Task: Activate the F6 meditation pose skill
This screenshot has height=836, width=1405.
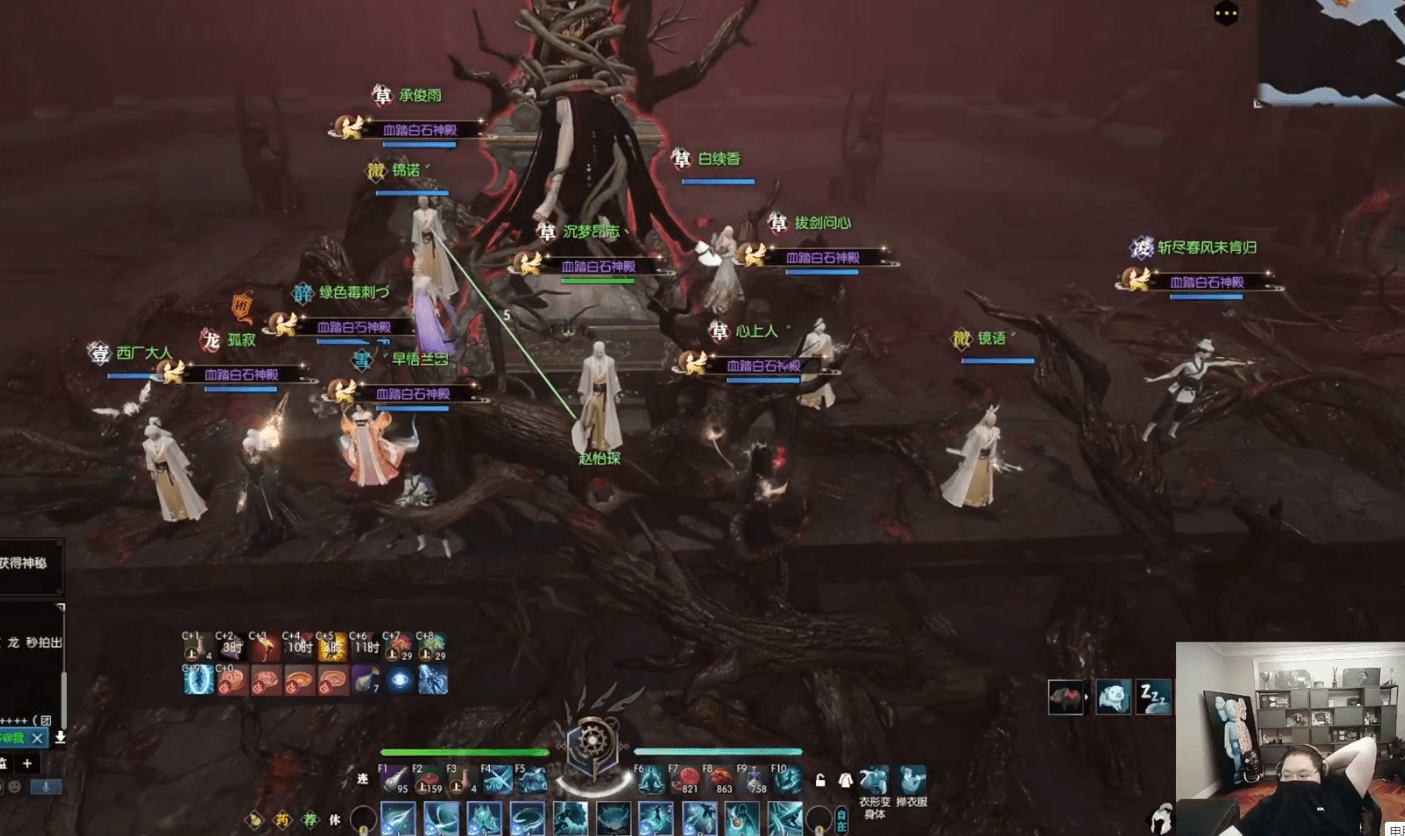Action: point(651,781)
